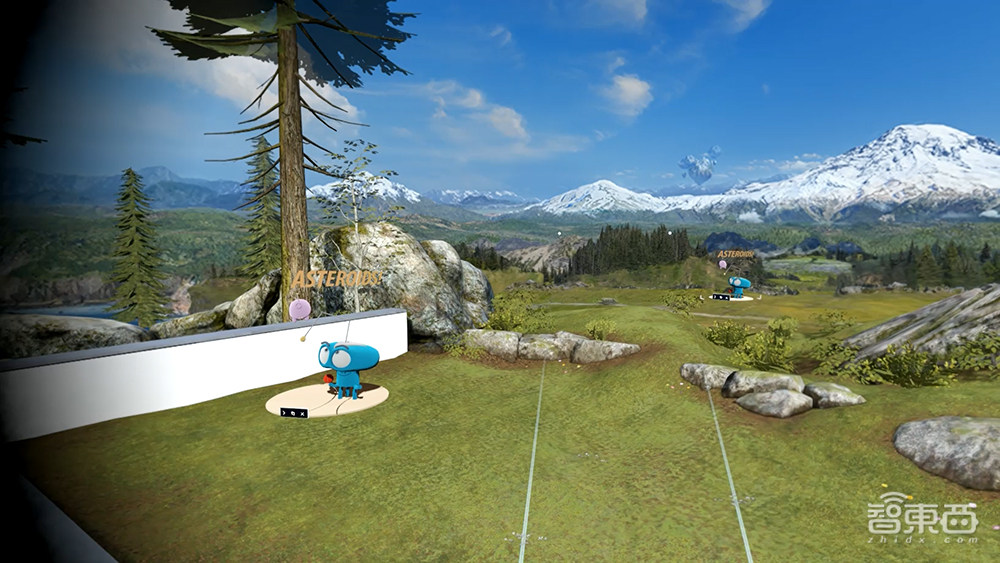The image size is (1000, 563).
Task: Close the nearest Asteroids robot's app bar X
Action: point(303,414)
